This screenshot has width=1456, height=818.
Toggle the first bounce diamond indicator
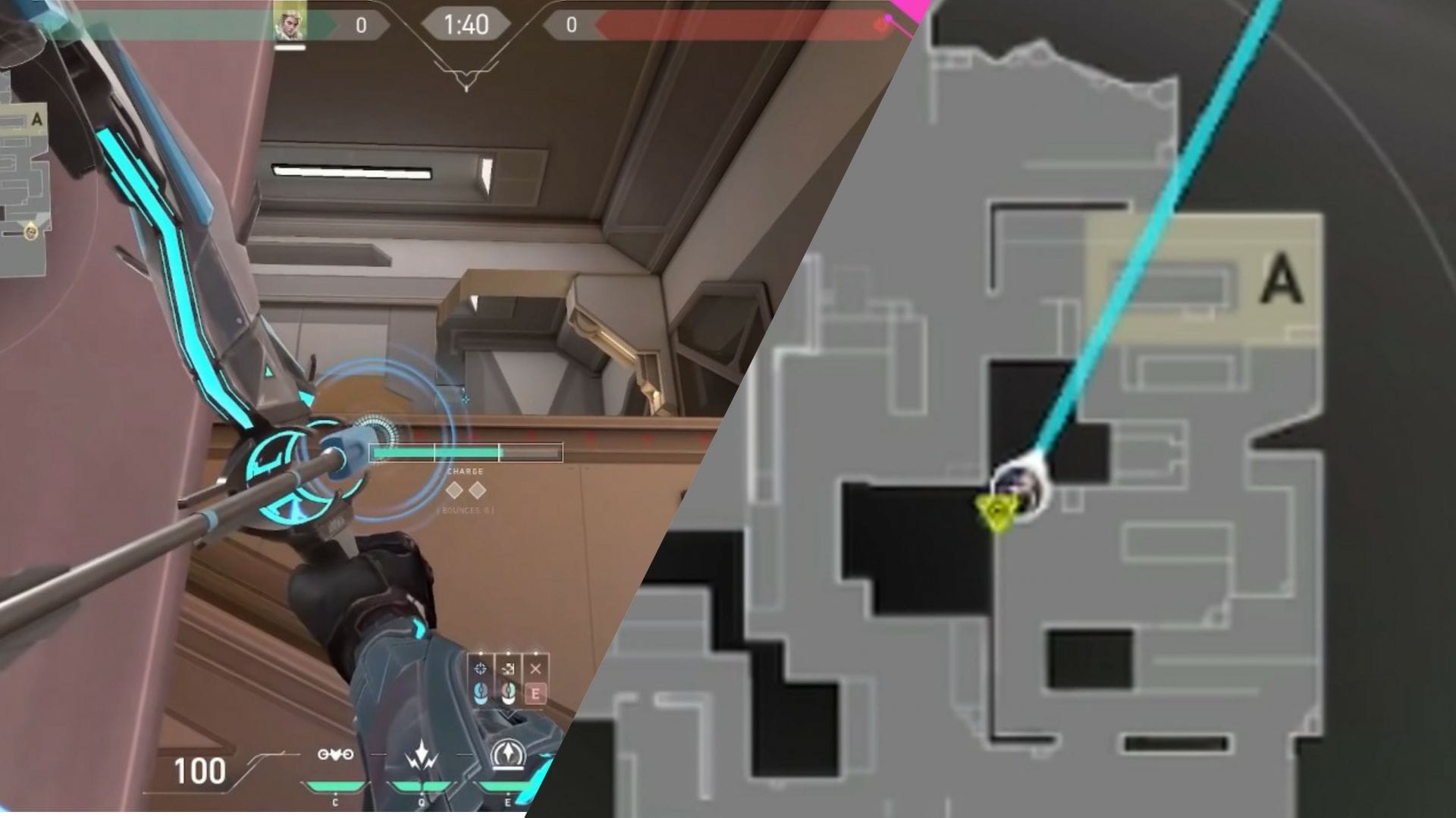pos(454,491)
